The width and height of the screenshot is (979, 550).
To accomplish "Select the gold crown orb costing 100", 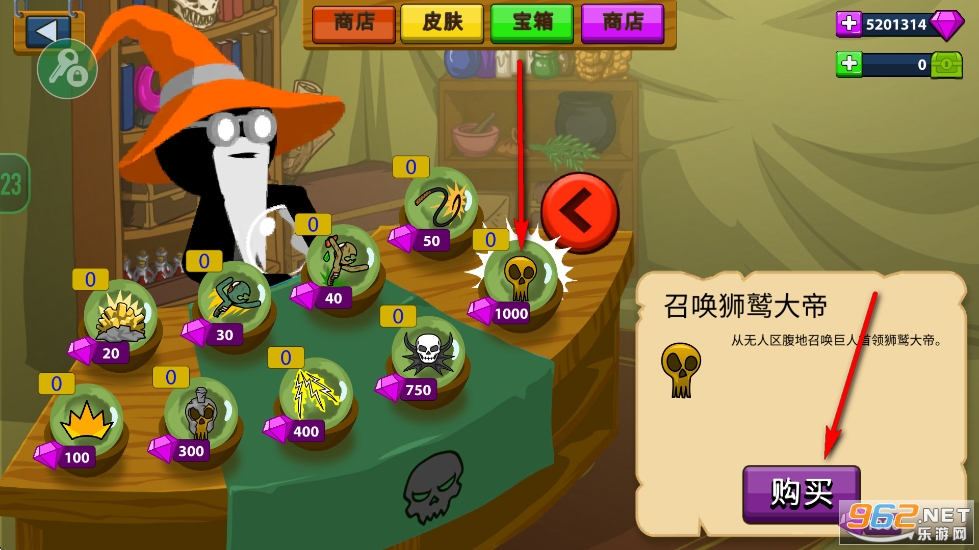I will coord(87,418).
